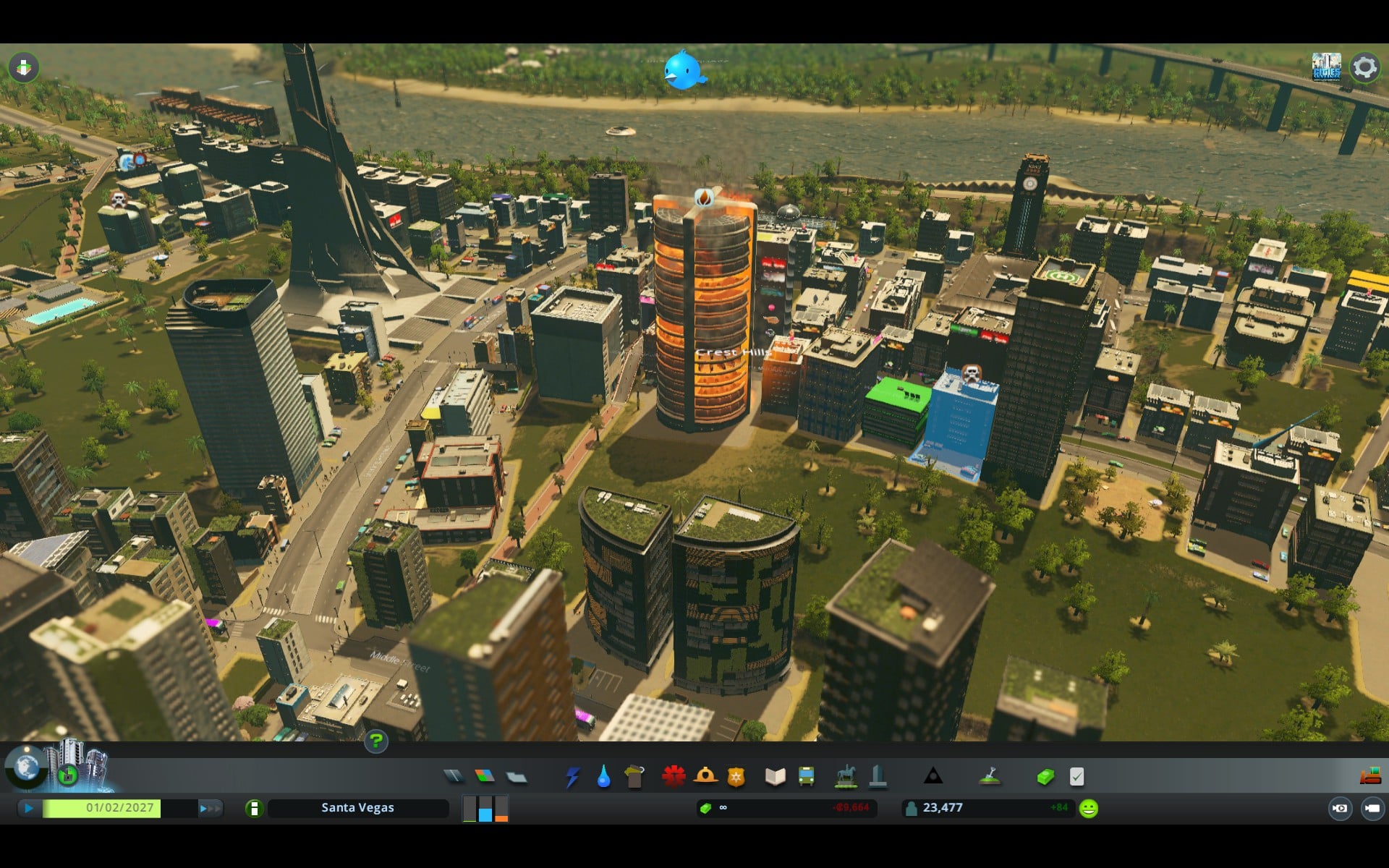The height and width of the screenshot is (868, 1389).
Task: Choose the Healthcare red cross menu
Action: tap(674, 777)
